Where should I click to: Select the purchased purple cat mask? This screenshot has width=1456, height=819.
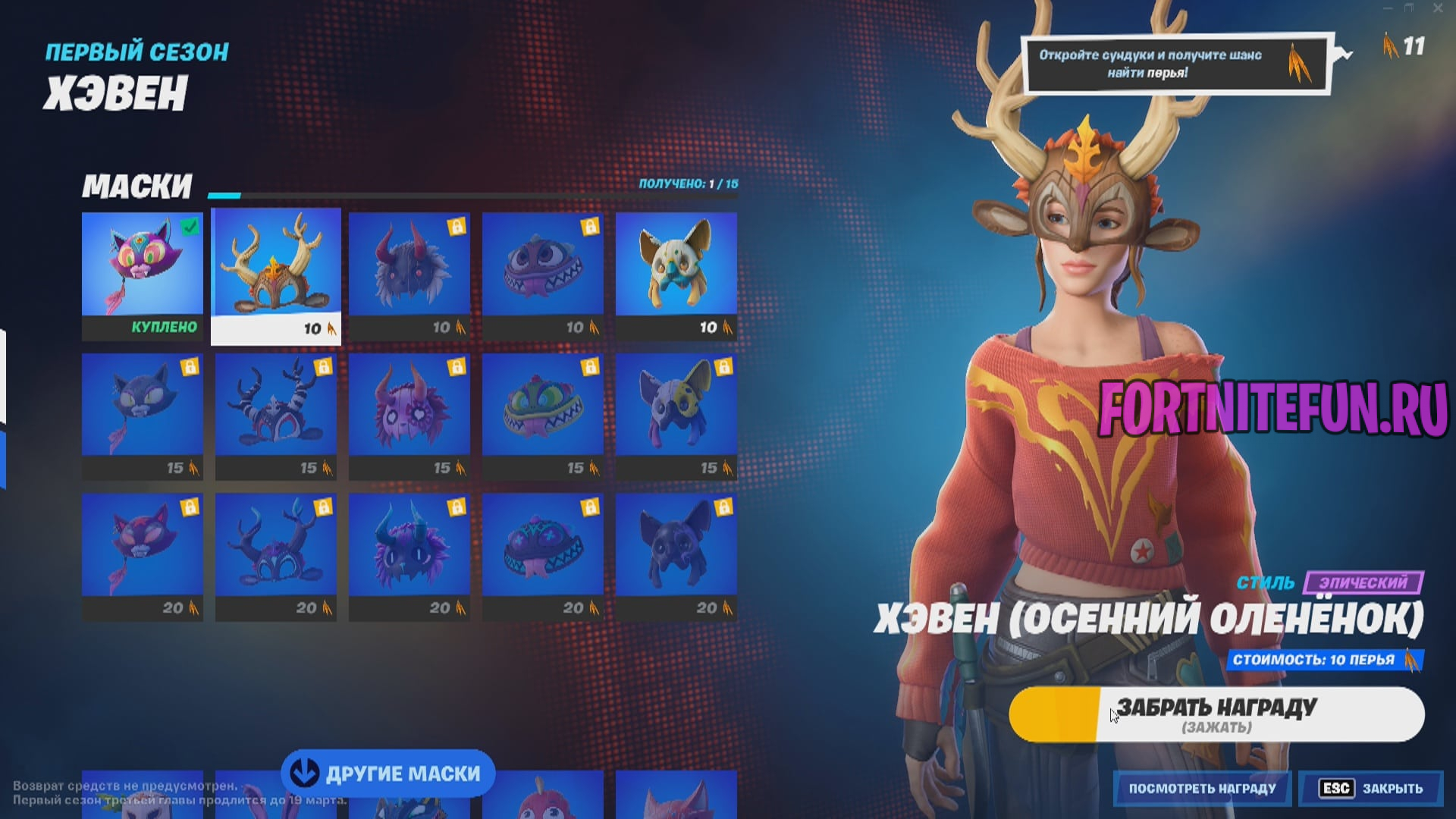pos(143,265)
